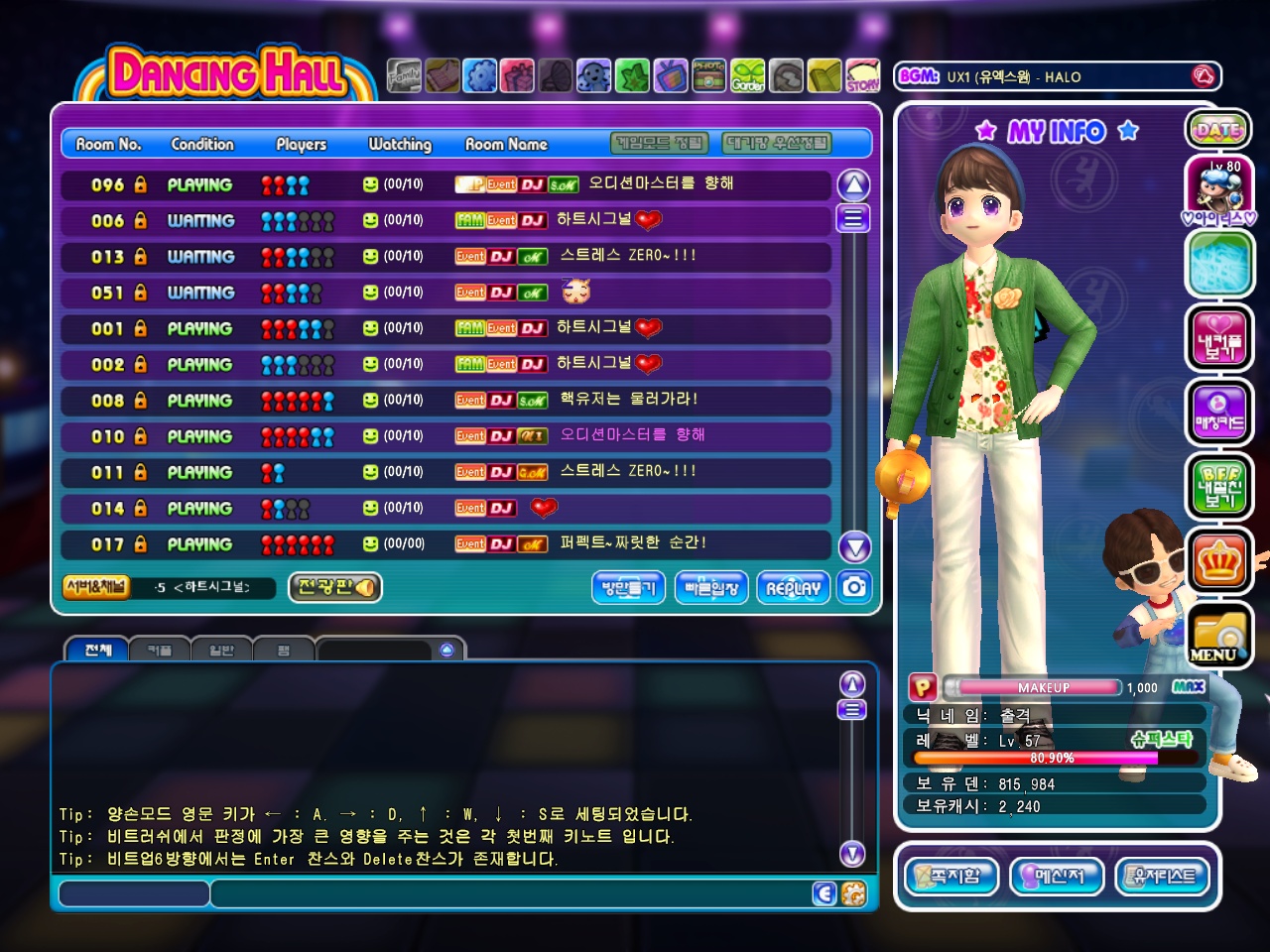Viewport: 1270px width, 952px height.
Task: Join room 096 in the room list
Action: 446,184
